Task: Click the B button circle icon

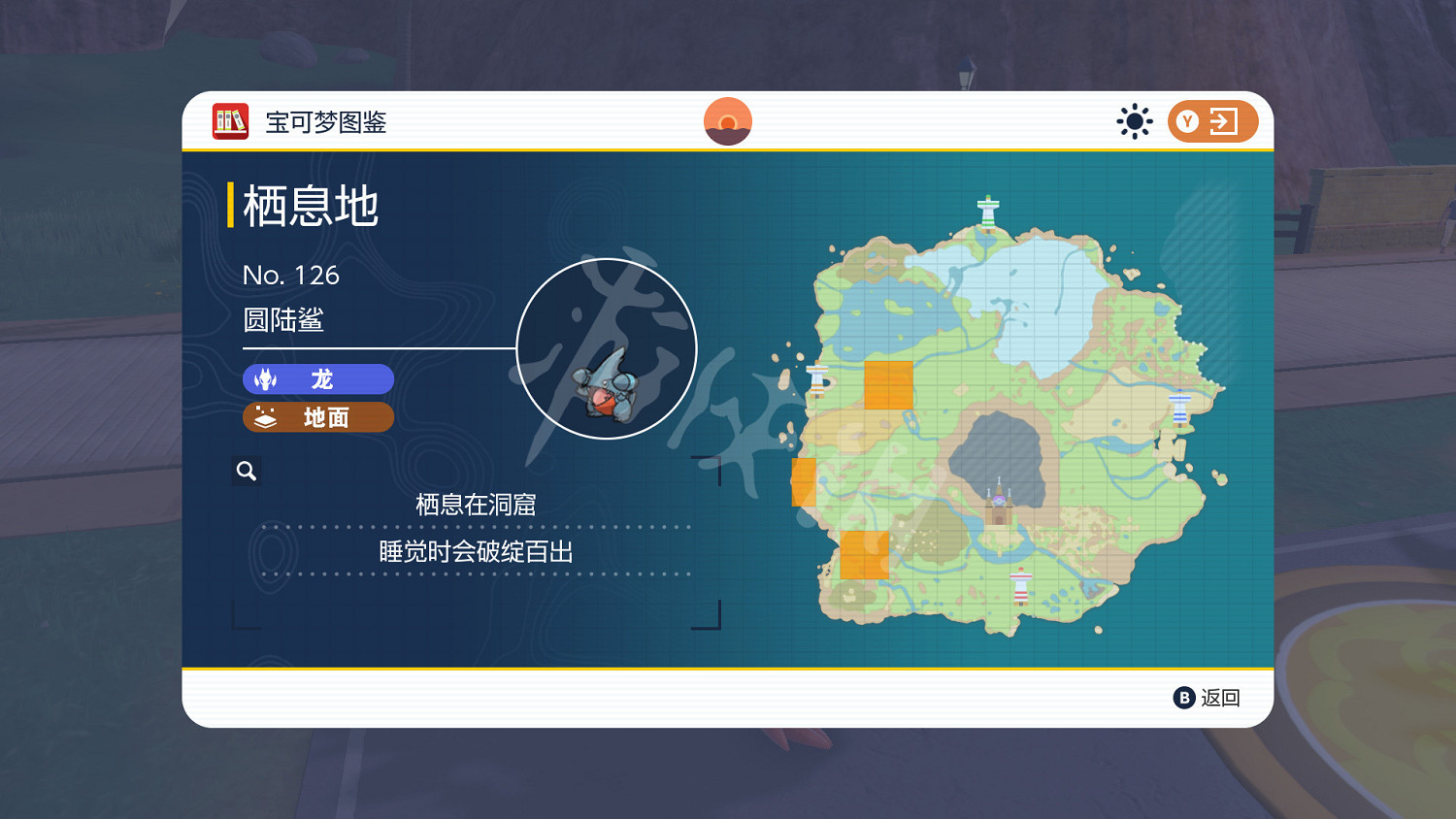Action: tap(1184, 698)
